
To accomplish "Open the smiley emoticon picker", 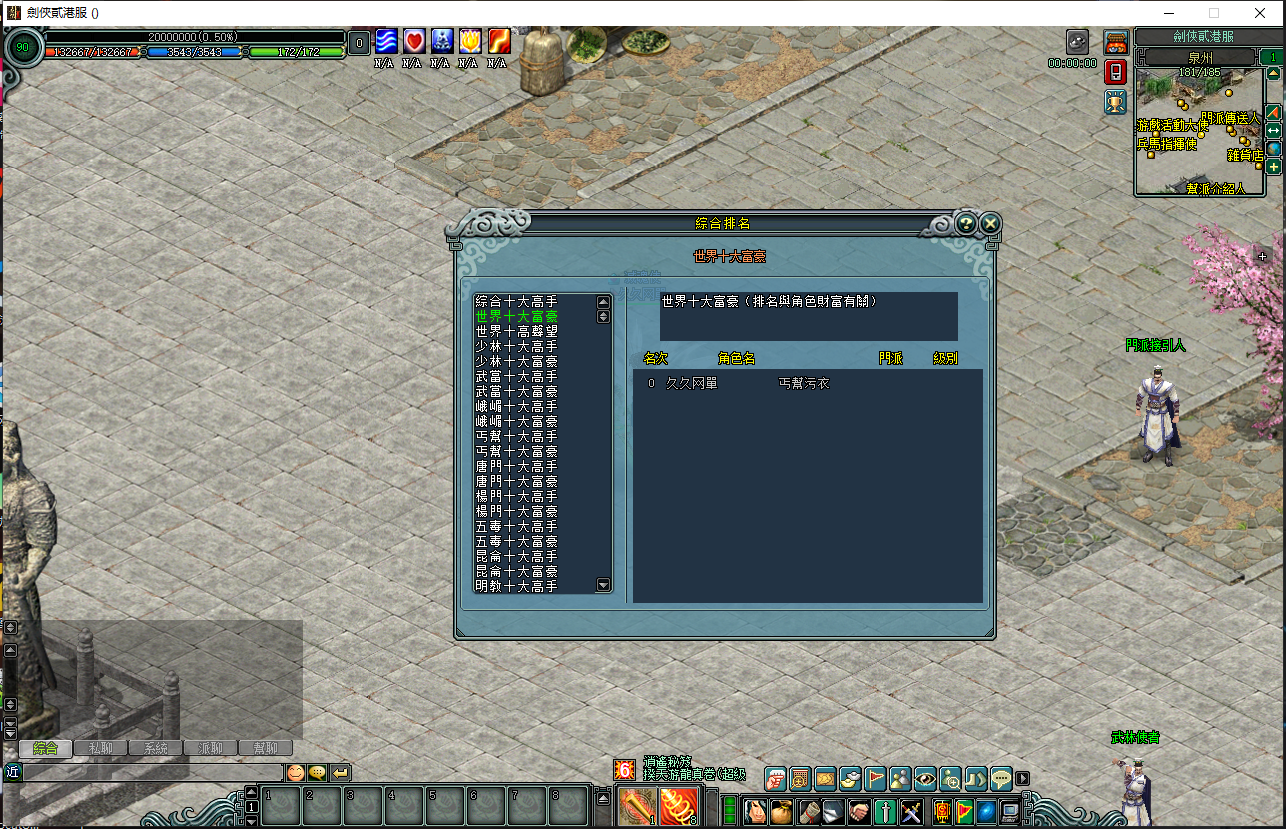I will pos(295,772).
